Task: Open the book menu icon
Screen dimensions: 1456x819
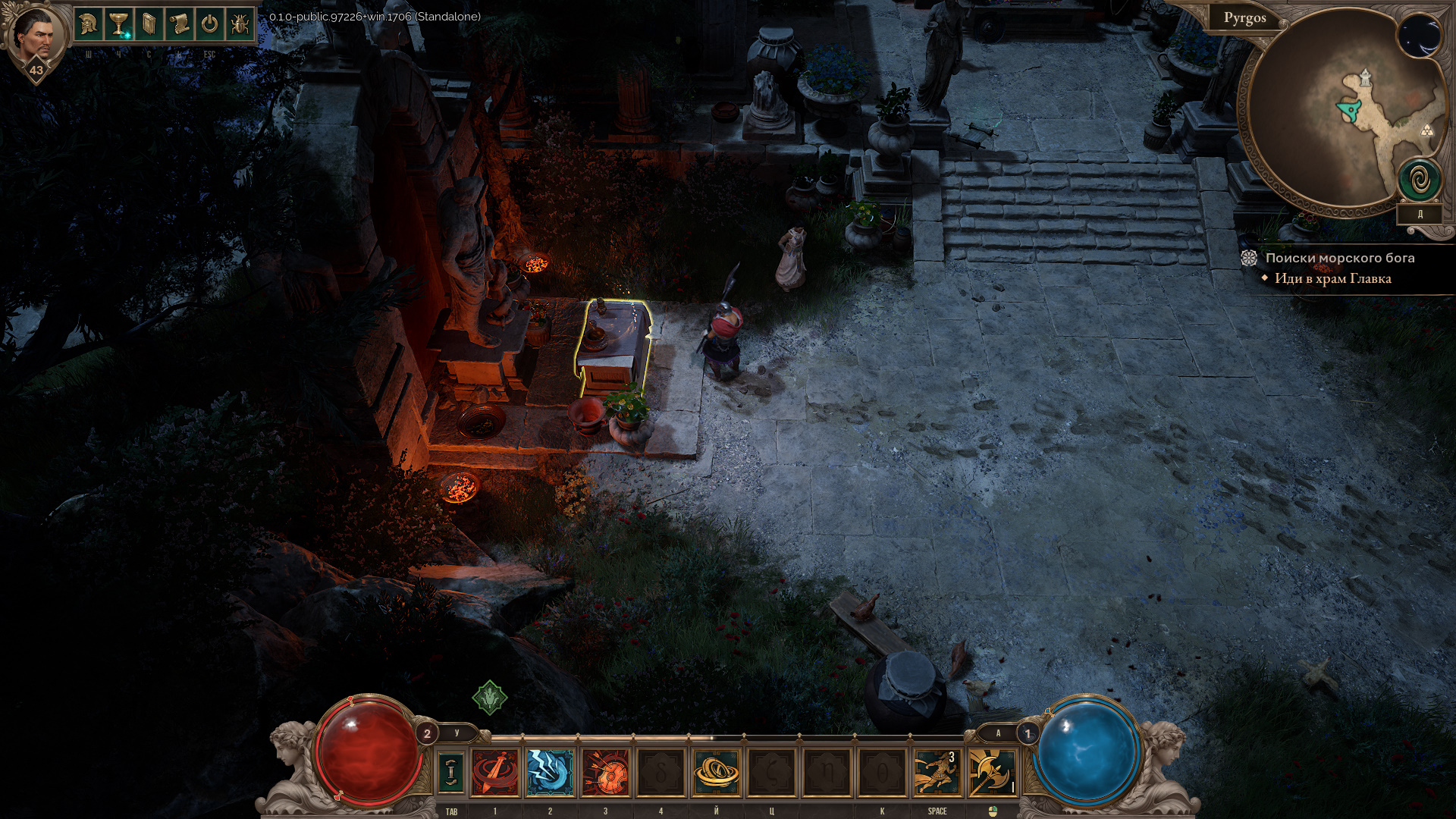Action: point(149,25)
